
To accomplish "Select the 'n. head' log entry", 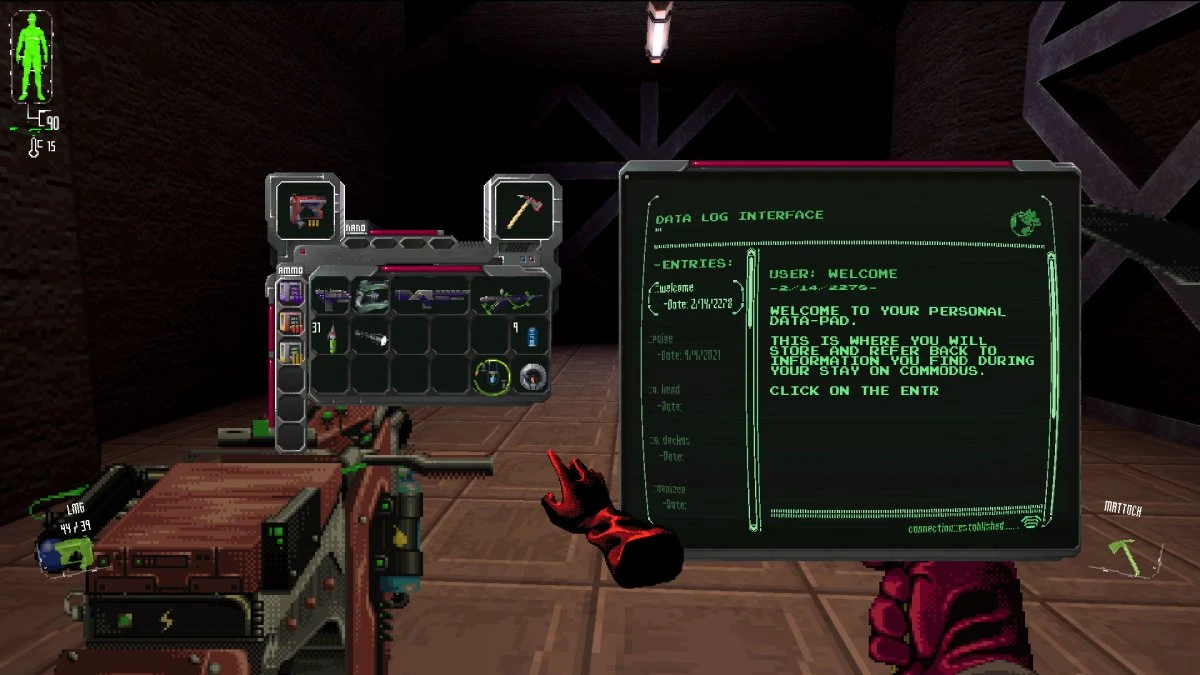I will pos(668,389).
